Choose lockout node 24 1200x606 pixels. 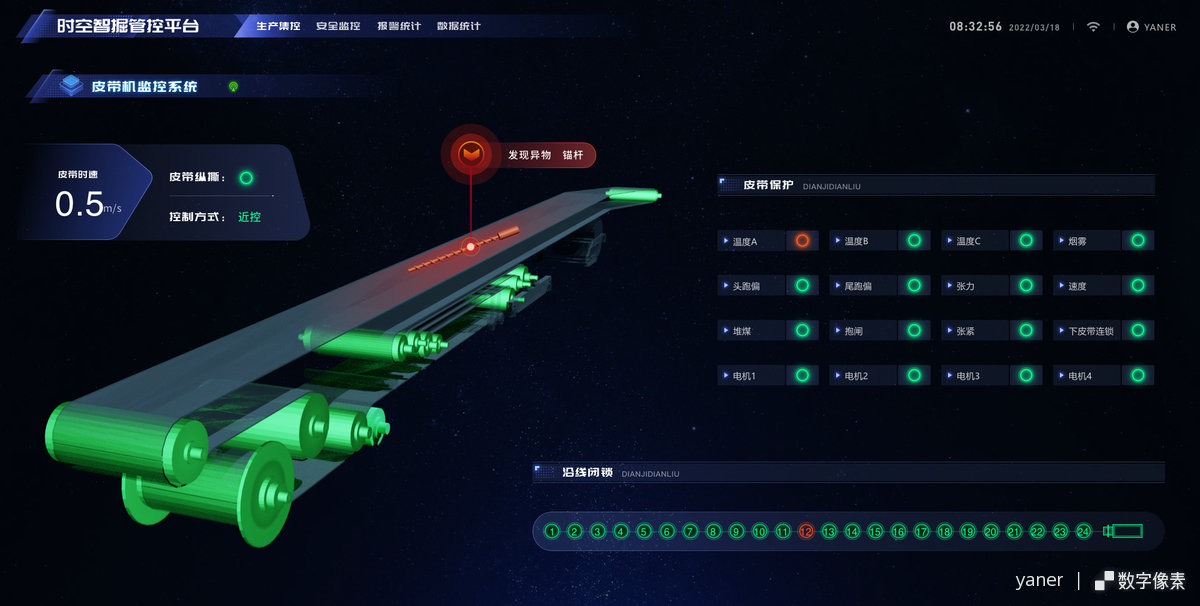1083,532
